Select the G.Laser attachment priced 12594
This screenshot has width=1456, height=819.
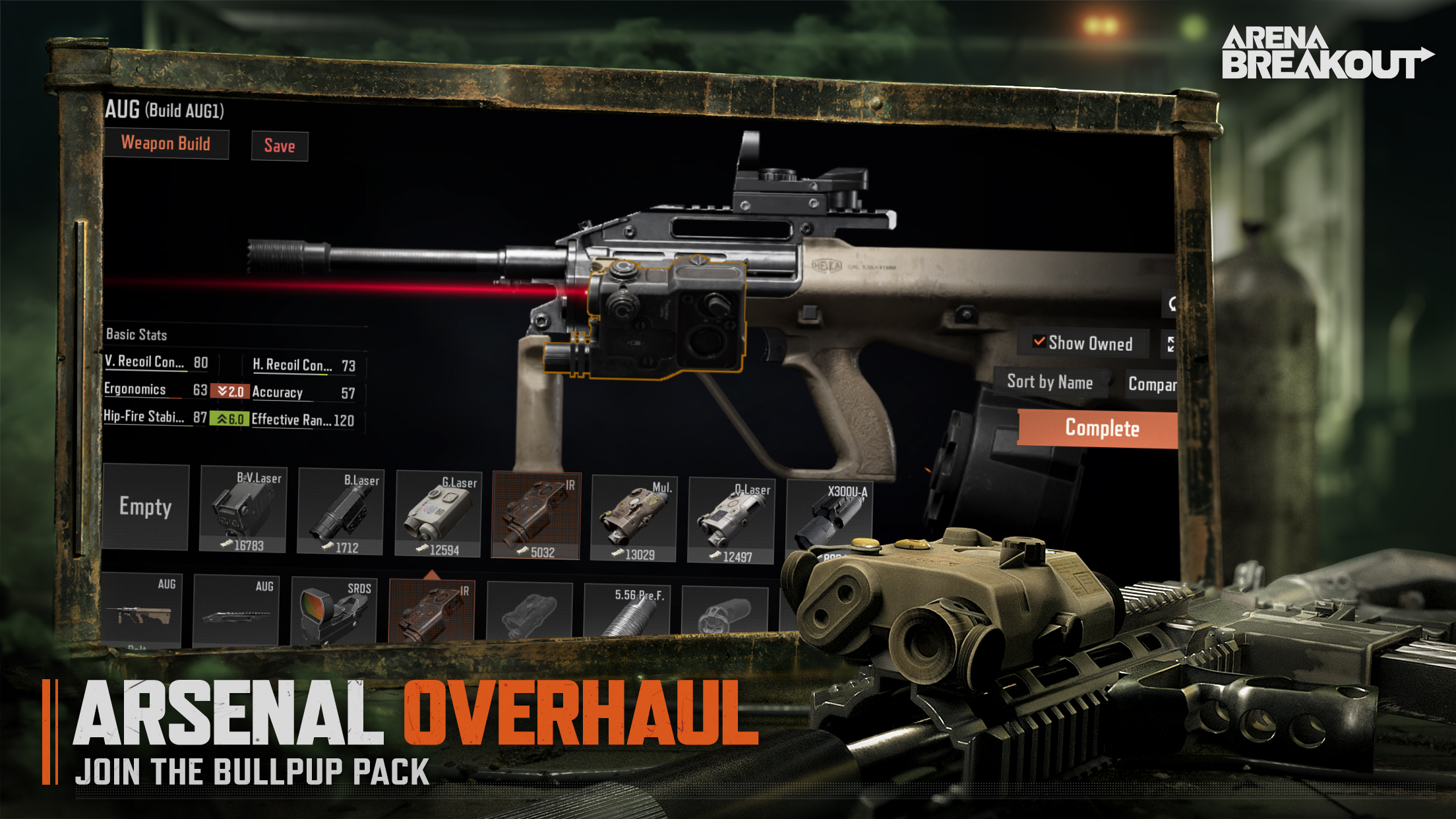tap(438, 514)
